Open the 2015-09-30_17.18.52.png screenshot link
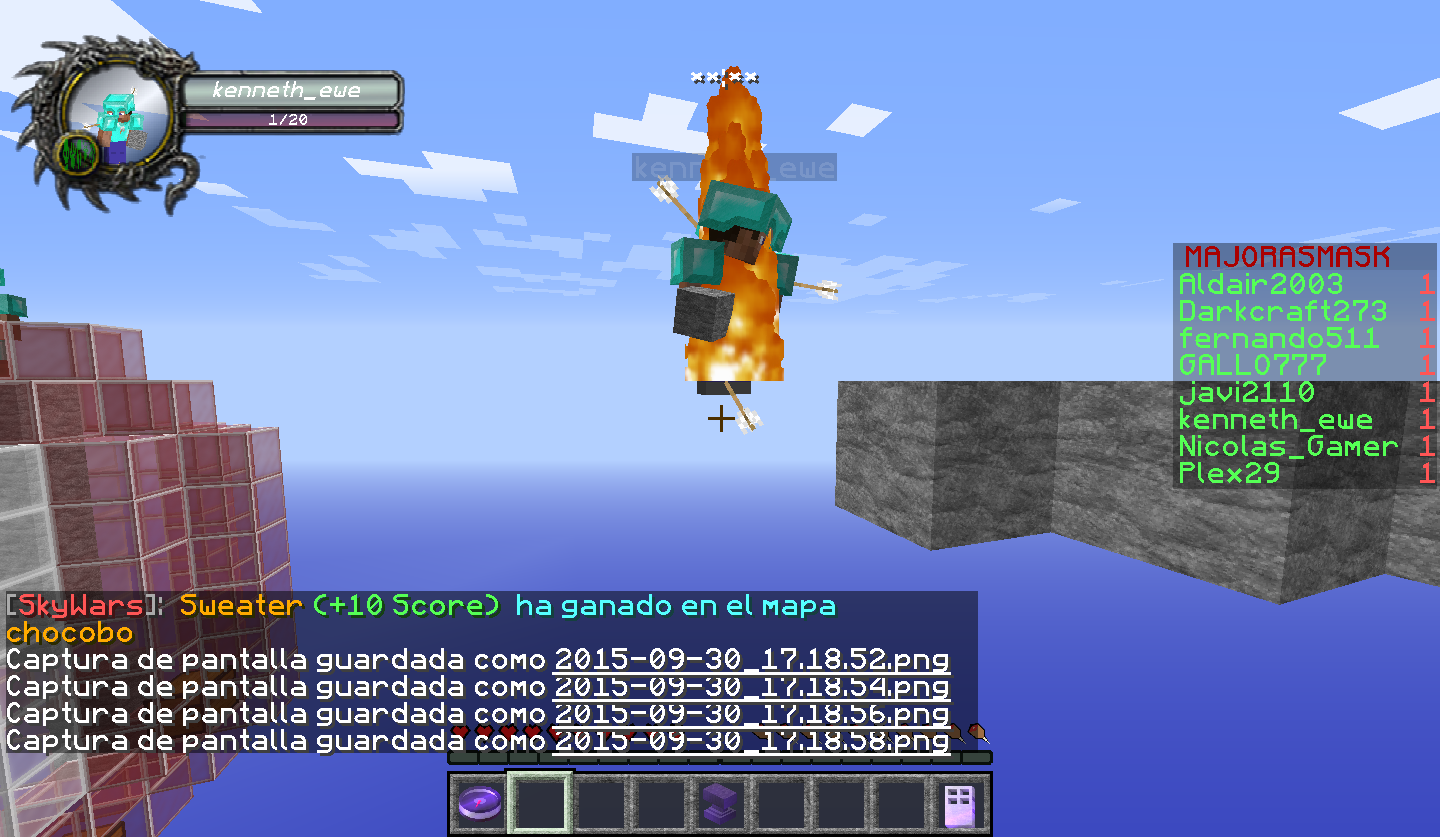Image resolution: width=1440 pixels, height=837 pixels. tap(751, 660)
